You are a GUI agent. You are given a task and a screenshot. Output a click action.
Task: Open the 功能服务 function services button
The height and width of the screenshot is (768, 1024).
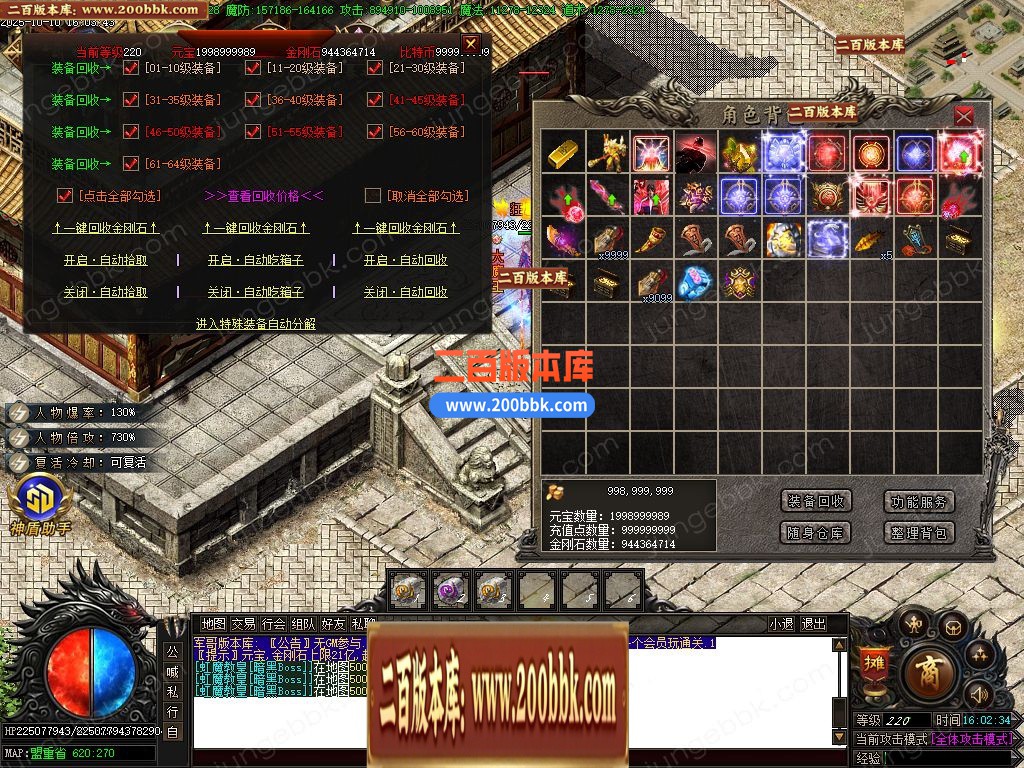pyautogui.click(x=919, y=502)
